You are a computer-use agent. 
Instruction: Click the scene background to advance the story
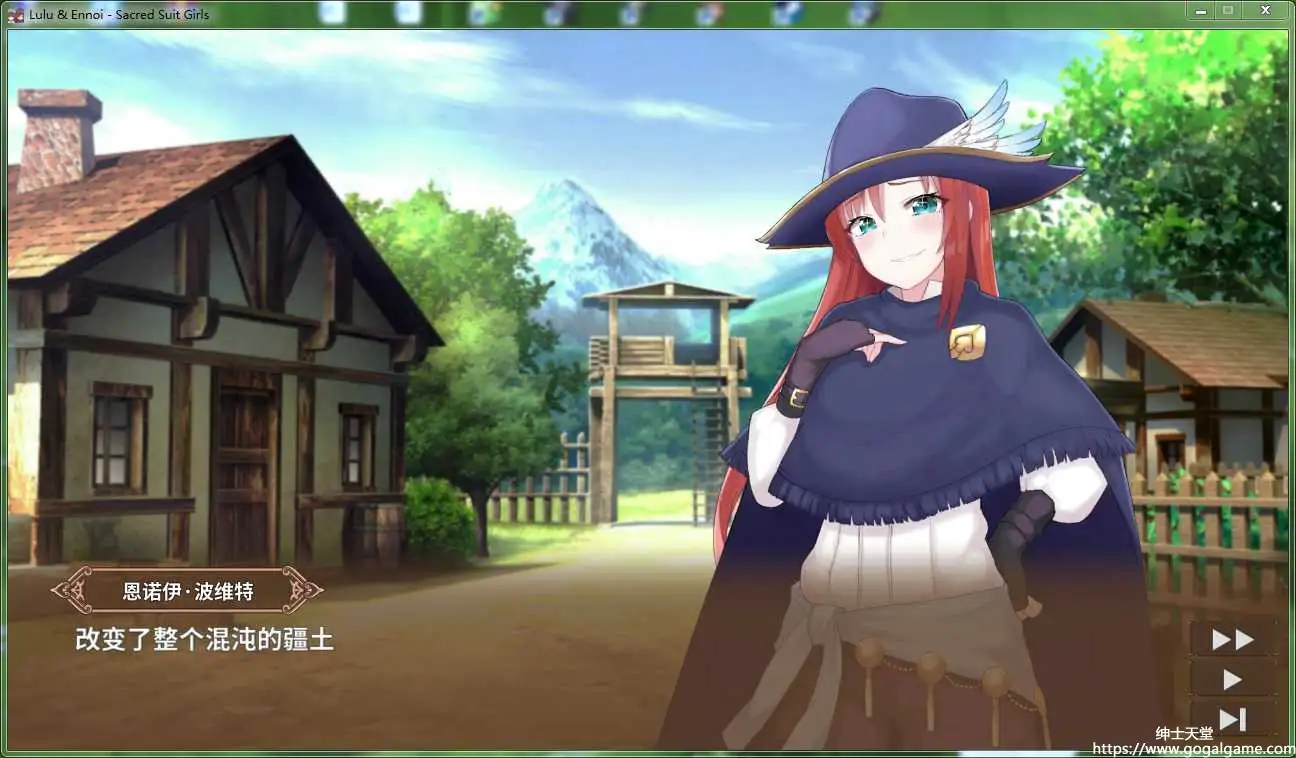400,300
